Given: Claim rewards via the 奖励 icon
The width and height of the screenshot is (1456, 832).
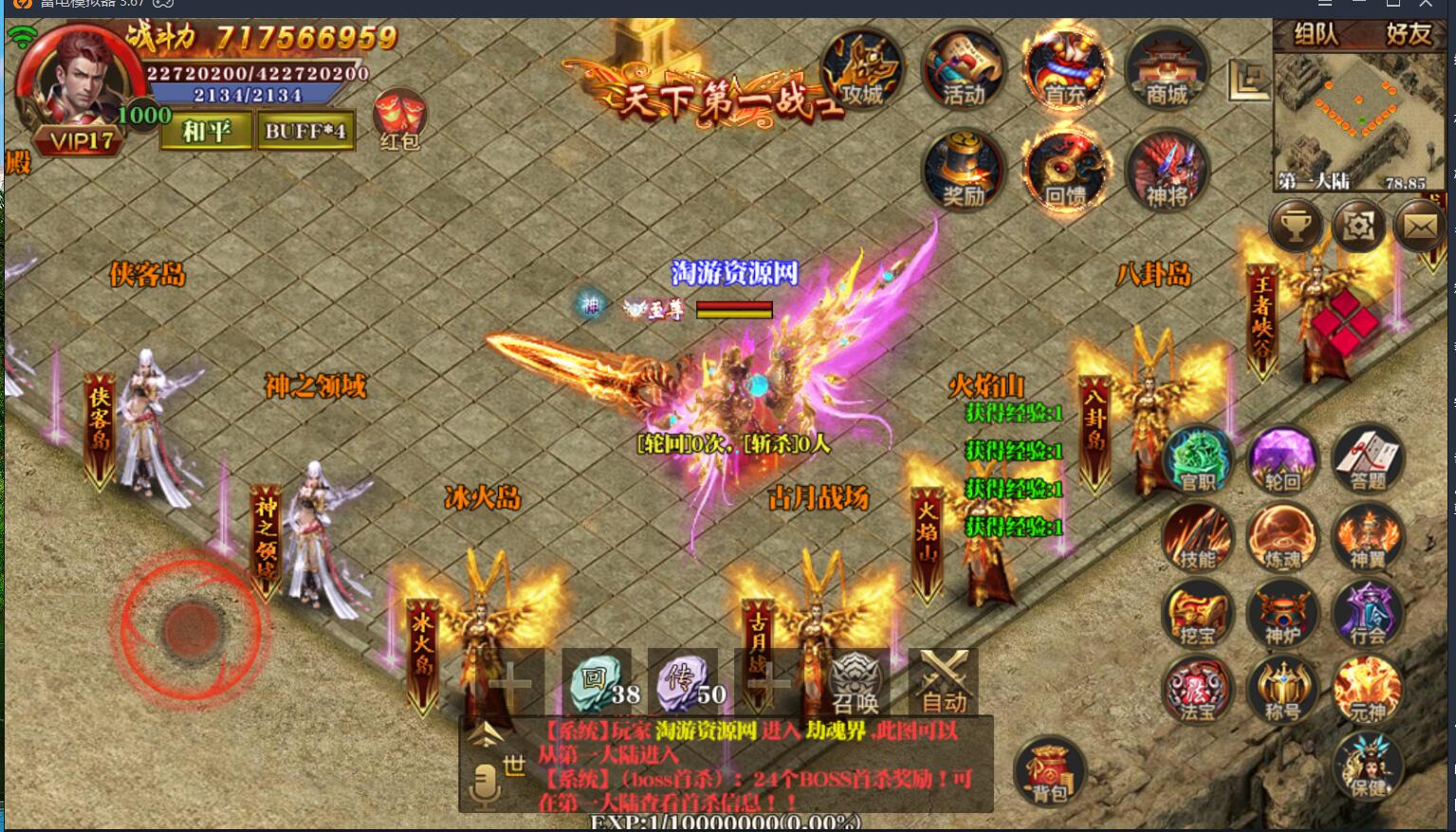Looking at the screenshot, I should tap(962, 171).
